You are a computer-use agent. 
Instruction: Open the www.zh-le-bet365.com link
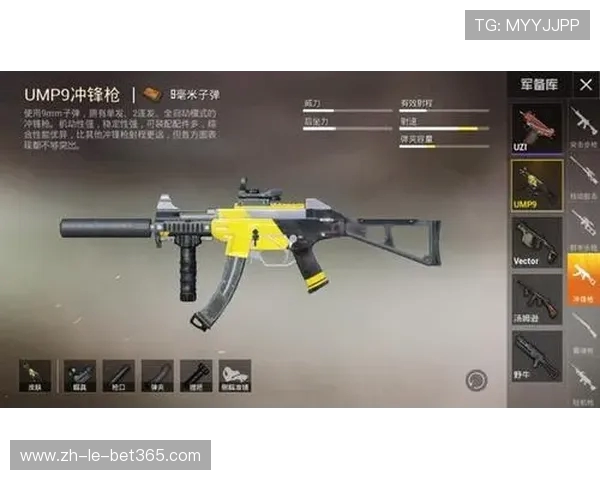coord(110,455)
